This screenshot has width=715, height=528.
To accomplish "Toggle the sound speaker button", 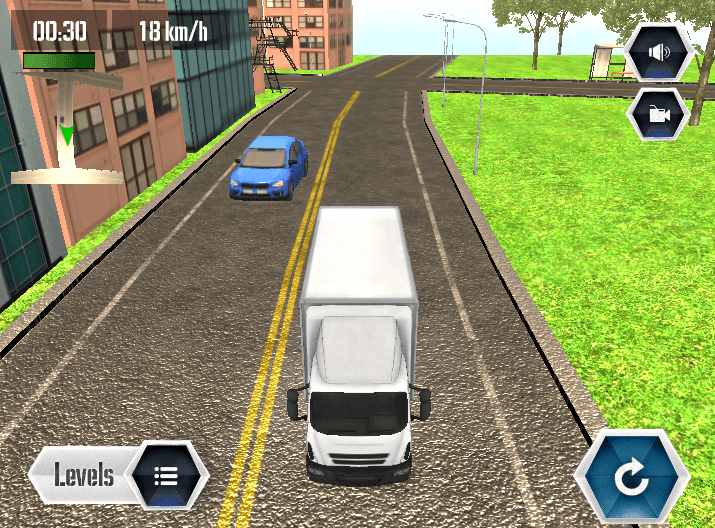I will [658, 52].
